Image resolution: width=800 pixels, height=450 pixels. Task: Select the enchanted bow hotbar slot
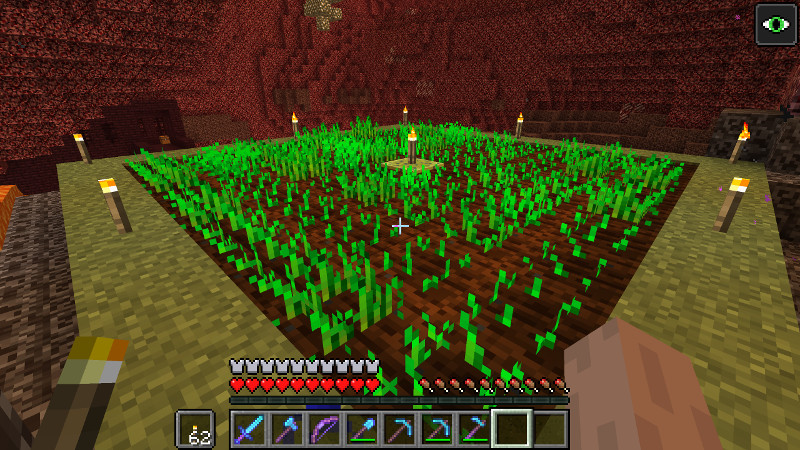pos(324,429)
